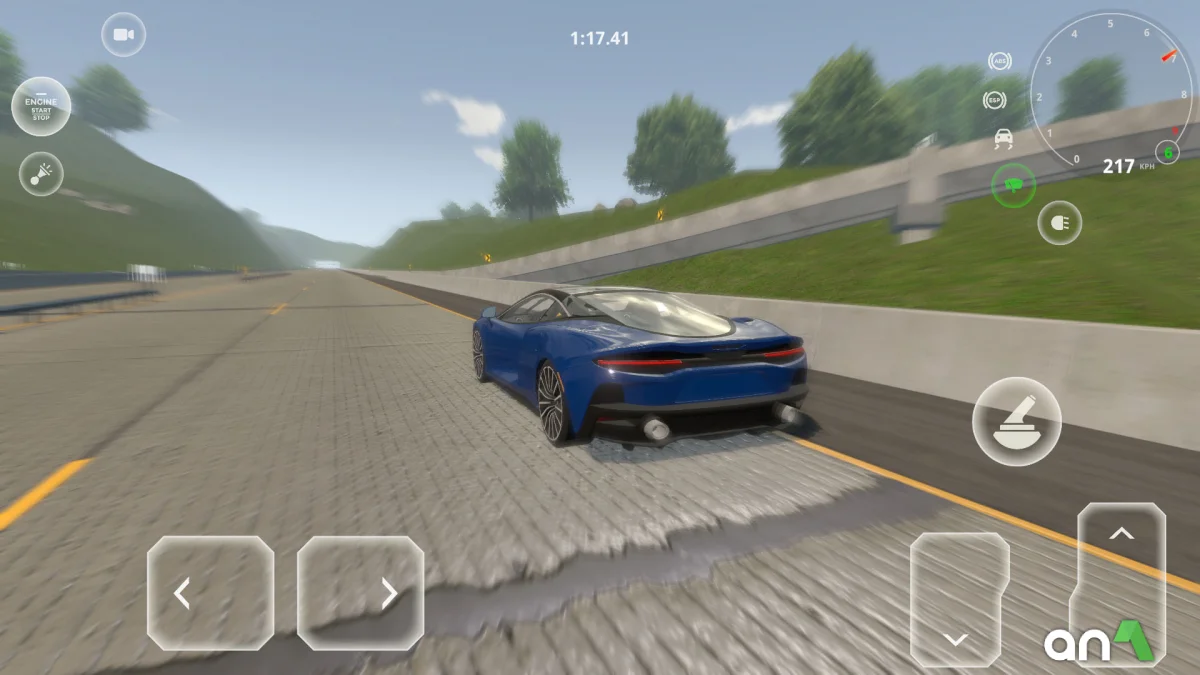
Task: Honk the horn
Action: click(x=41, y=174)
